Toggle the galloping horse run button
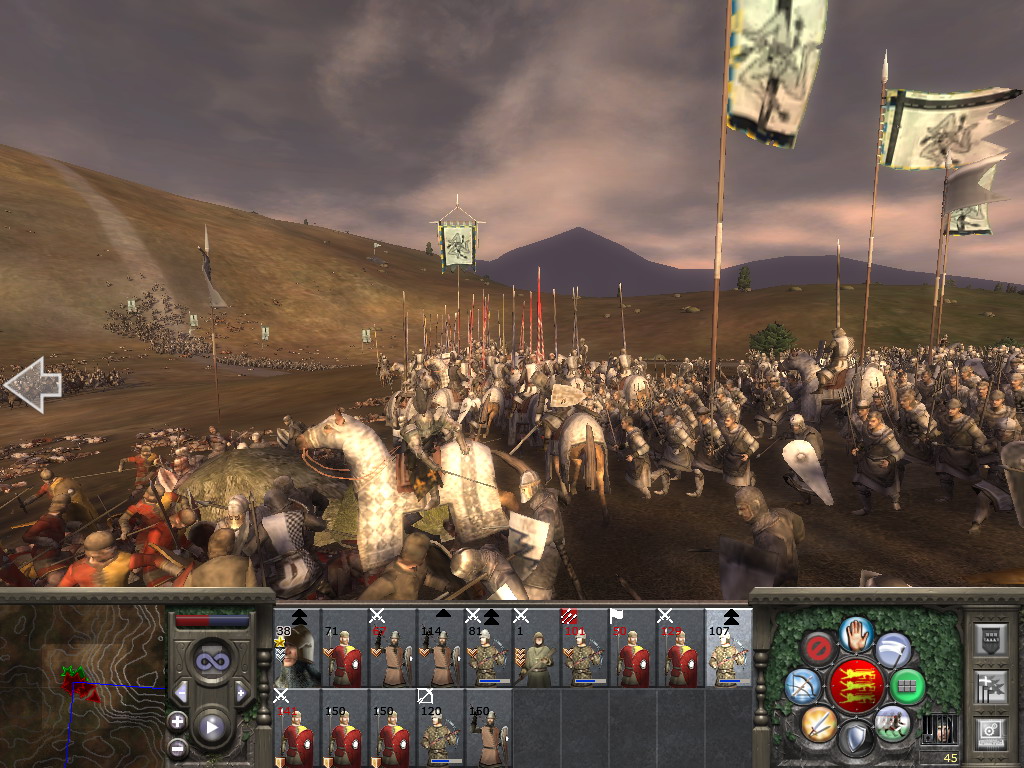Image resolution: width=1024 pixels, height=768 pixels. click(x=891, y=722)
